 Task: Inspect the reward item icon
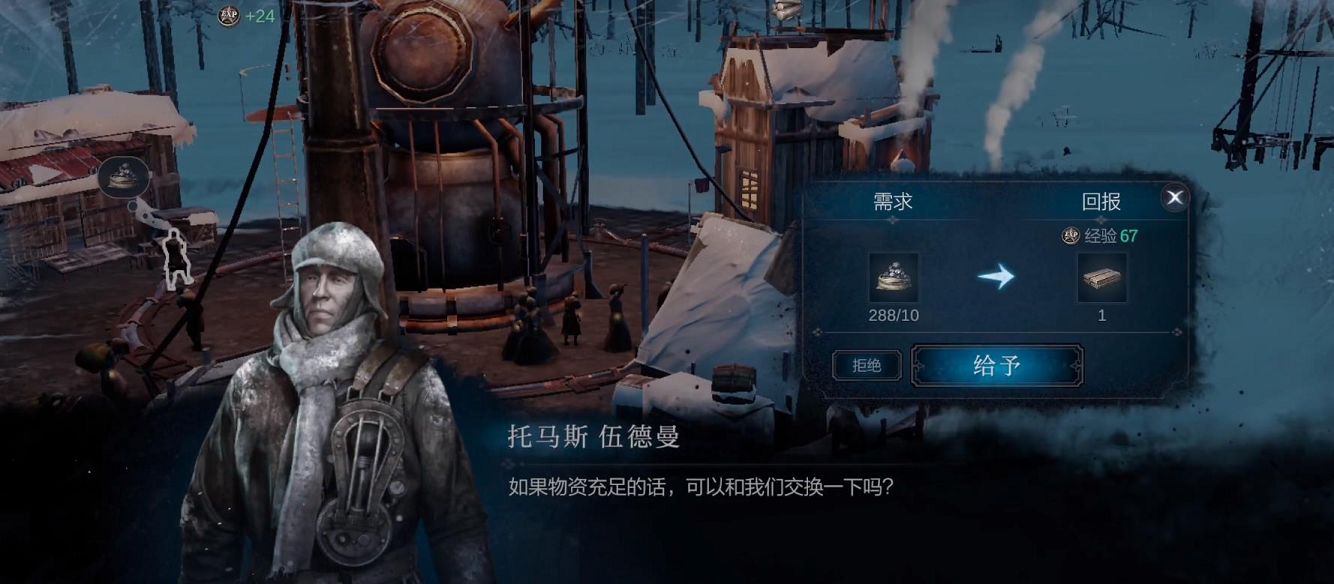(x=1102, y=278)
